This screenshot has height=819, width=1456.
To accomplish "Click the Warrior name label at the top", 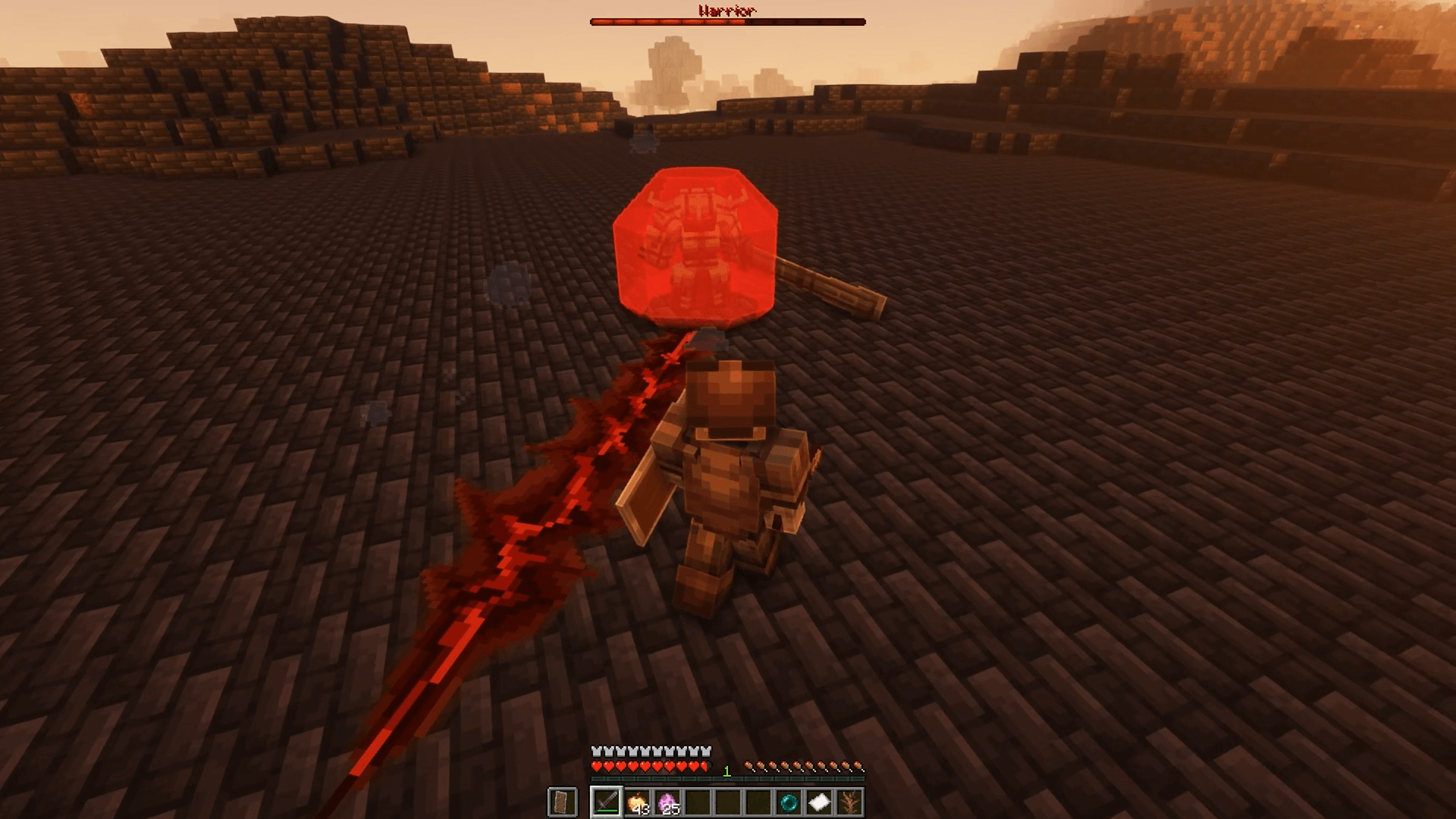I will click(726, 10).
